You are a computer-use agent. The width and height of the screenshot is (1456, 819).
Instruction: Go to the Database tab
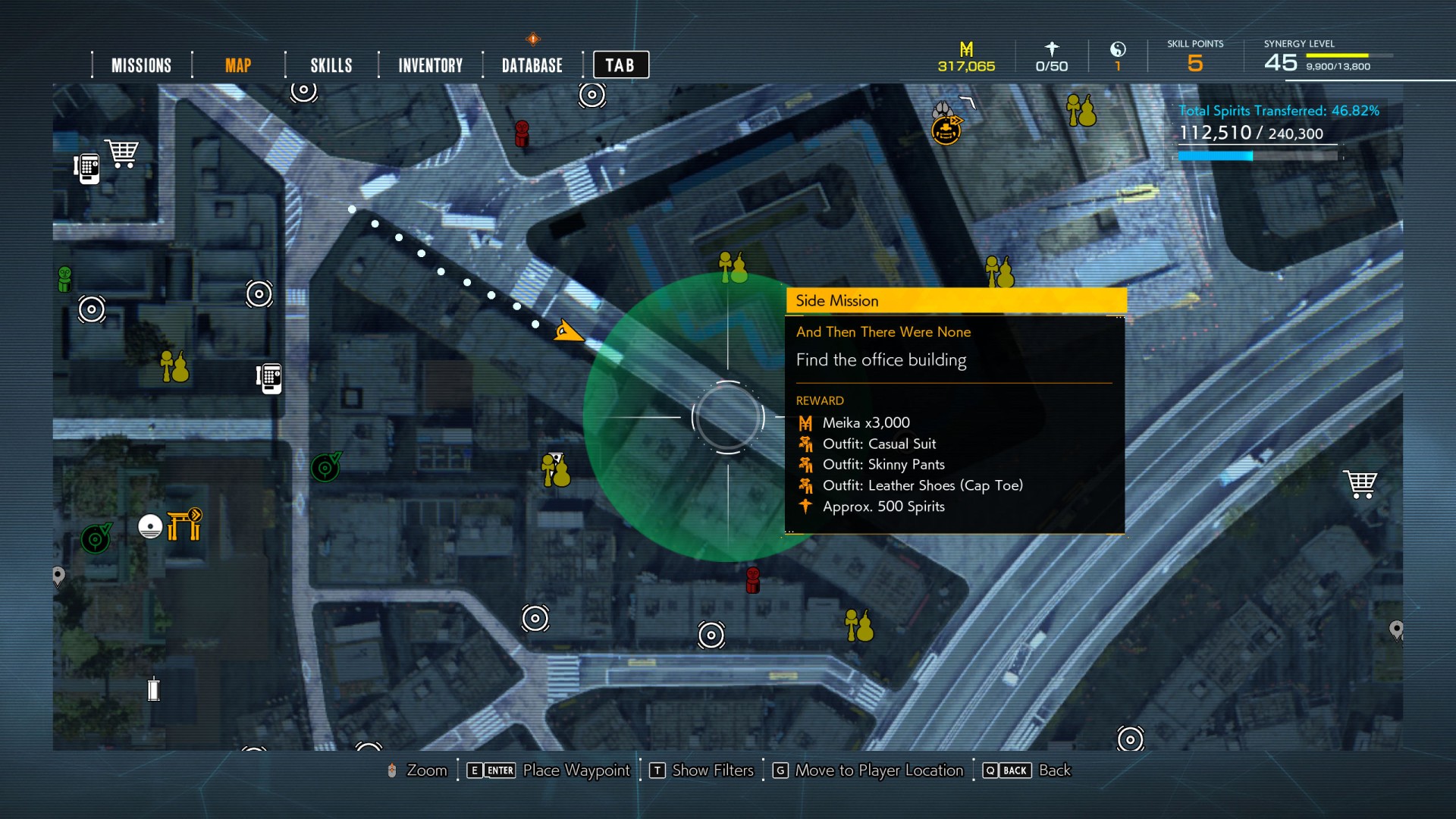(x=532, y=65)
